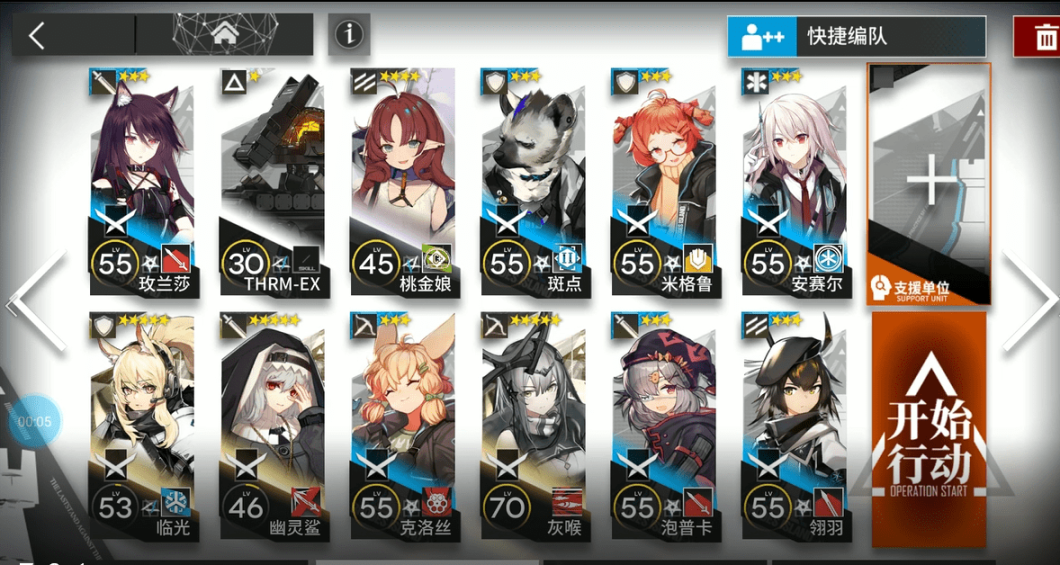This screenshot has height=565, width=1060.
Task: Select operator card 泡普卡
Action: pyautogui.click(x=663, y=426)
